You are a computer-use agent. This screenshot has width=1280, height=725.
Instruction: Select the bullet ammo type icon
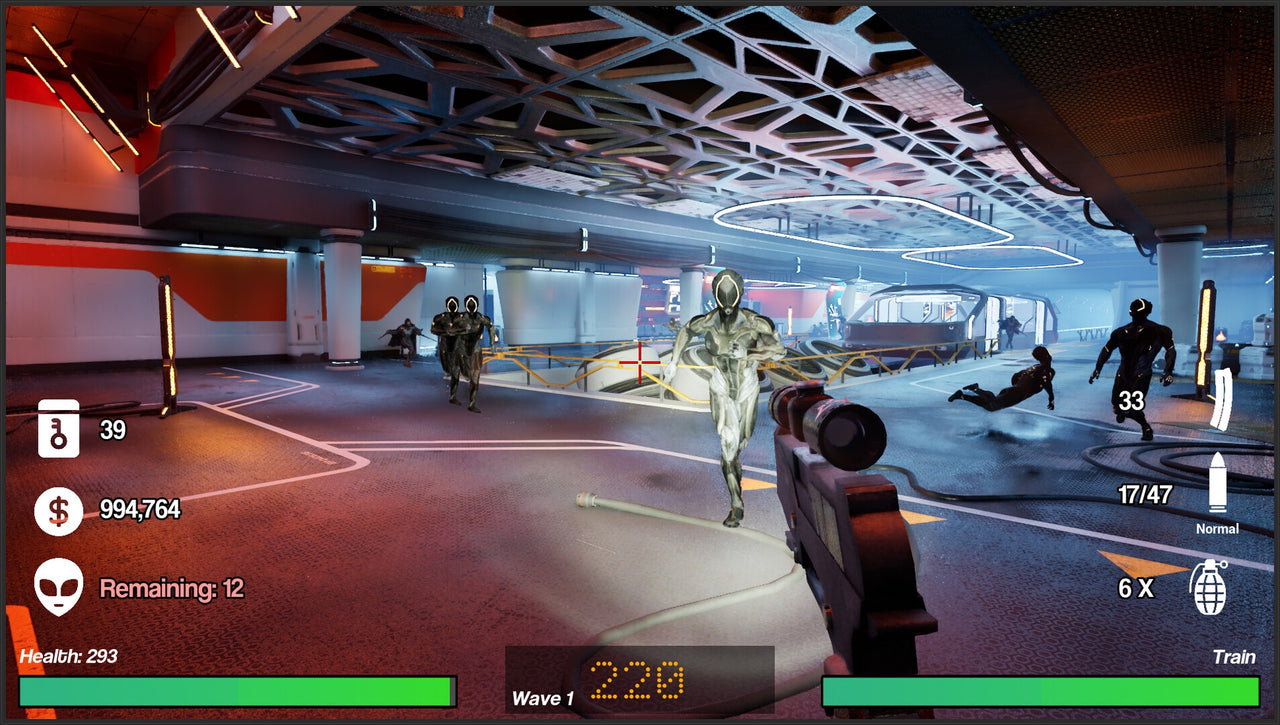(1218, 480)
